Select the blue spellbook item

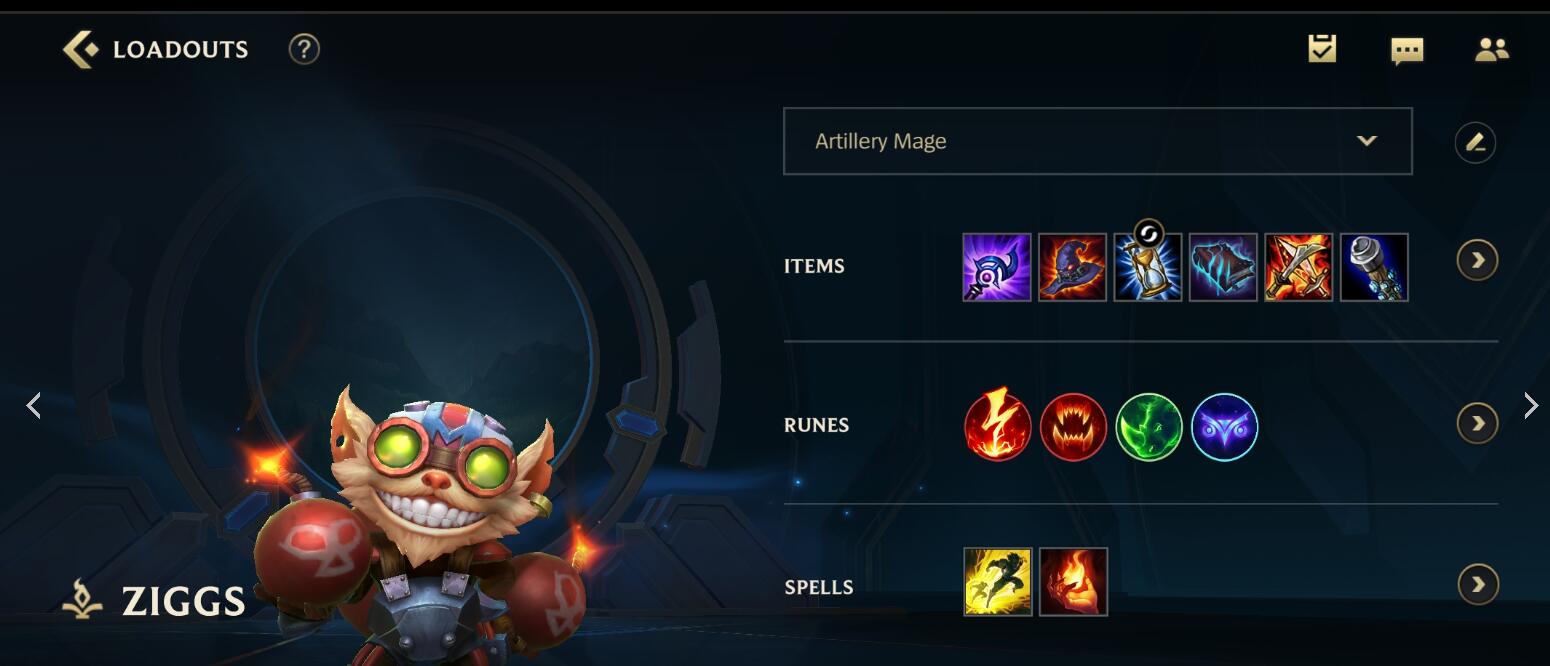coord(1223,267)
